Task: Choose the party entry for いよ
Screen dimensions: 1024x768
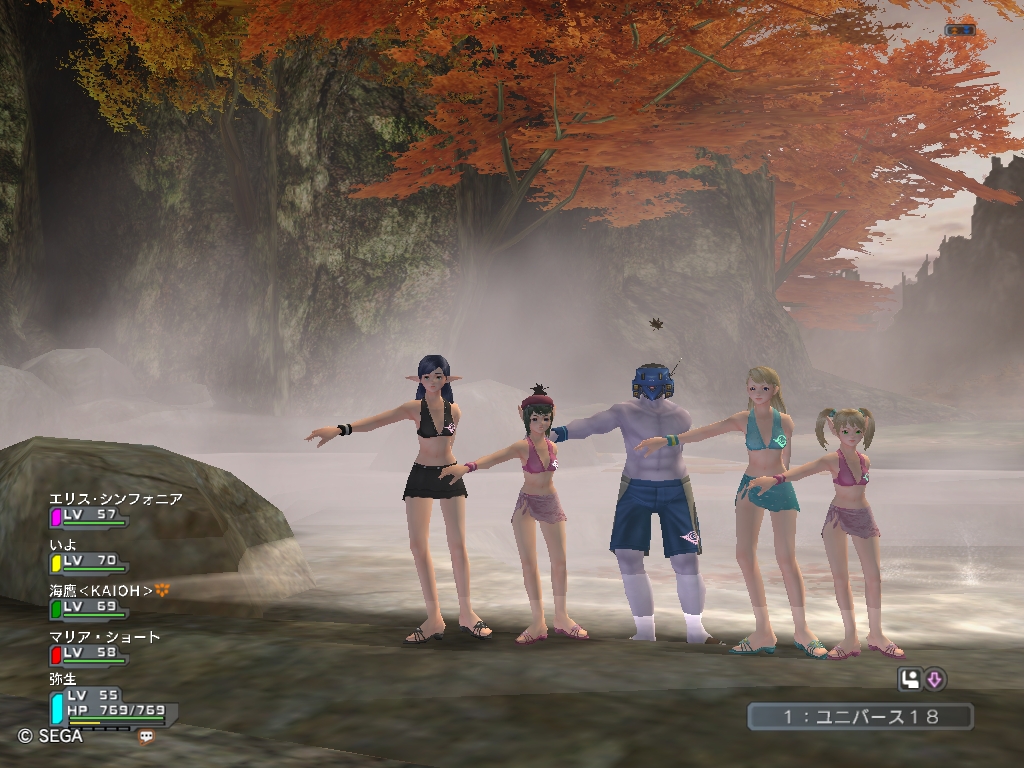Action: [x=64, y=545]
